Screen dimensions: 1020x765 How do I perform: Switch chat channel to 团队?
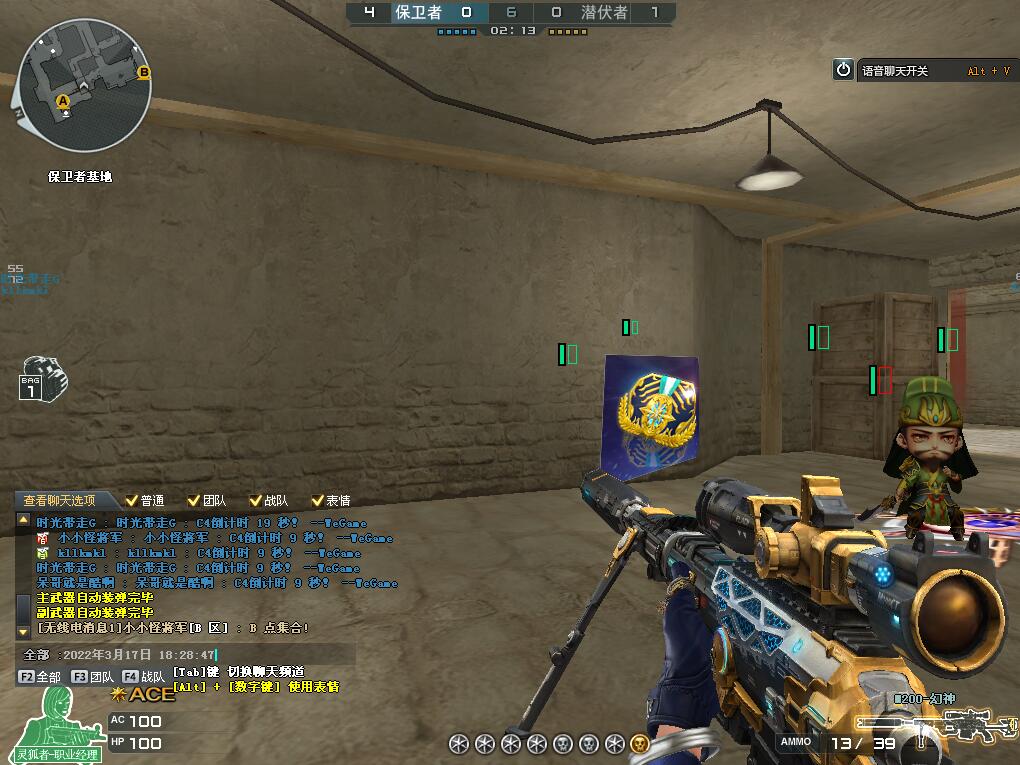pos(93,677)
